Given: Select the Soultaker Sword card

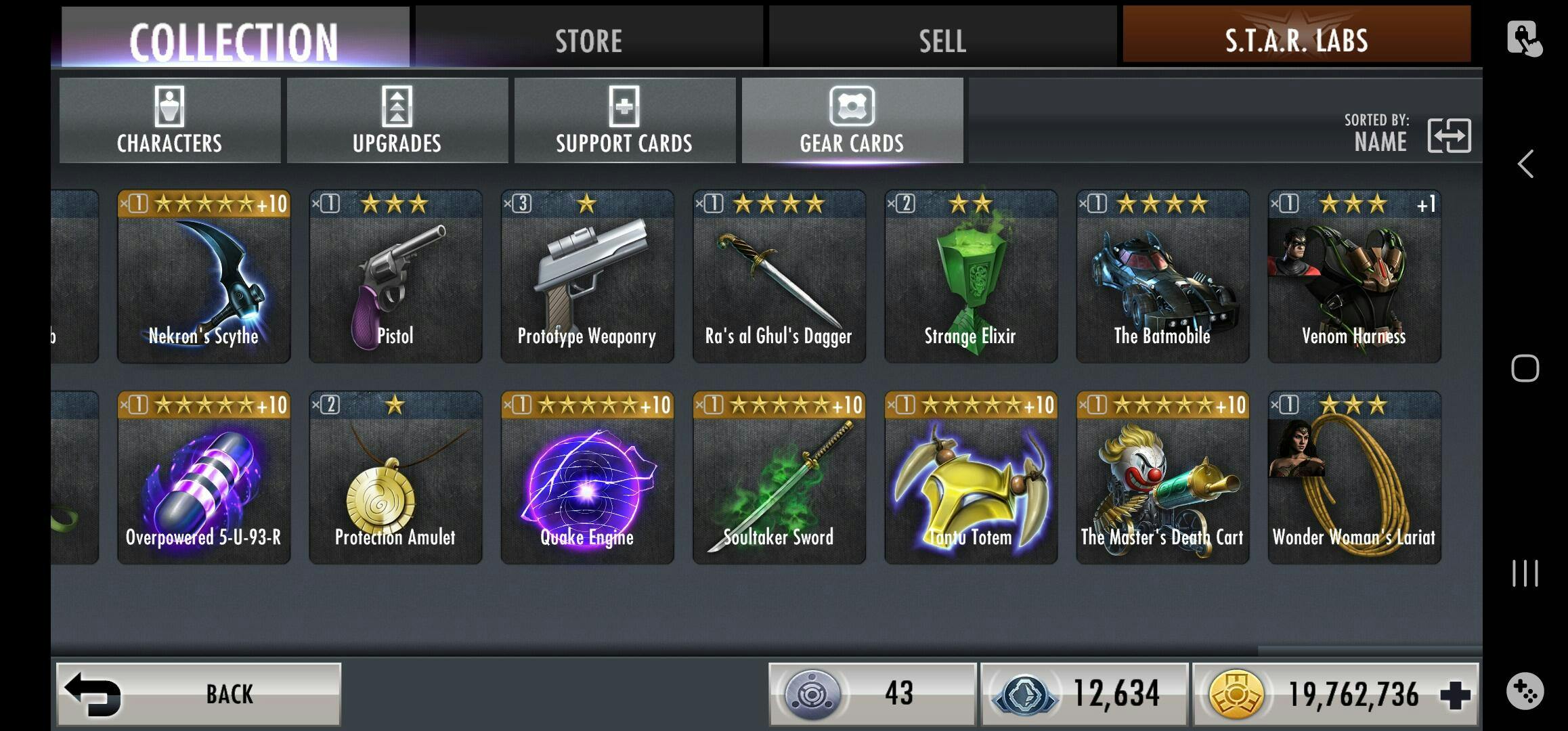Looking at the screenshot, I should 779,478.
